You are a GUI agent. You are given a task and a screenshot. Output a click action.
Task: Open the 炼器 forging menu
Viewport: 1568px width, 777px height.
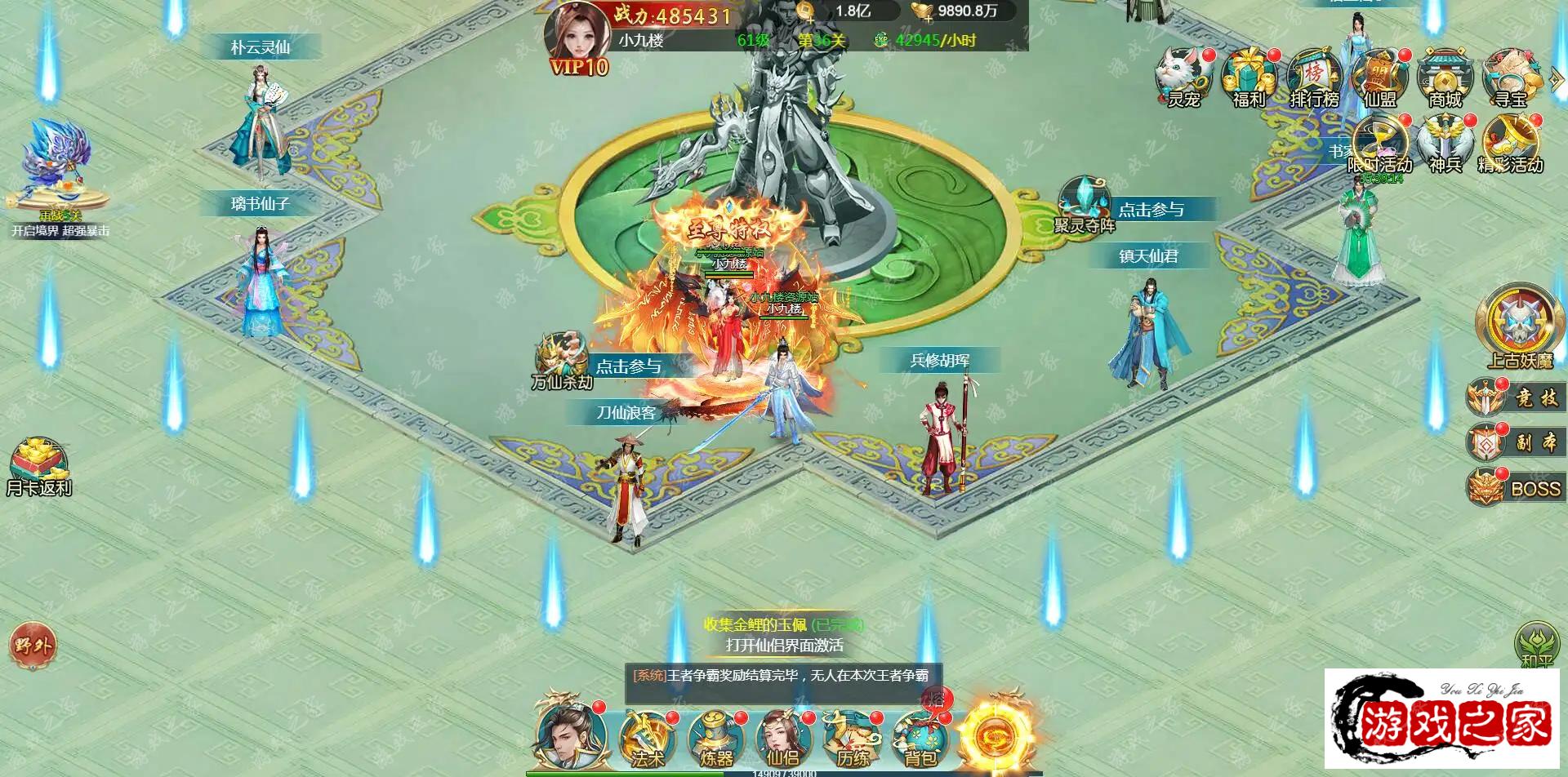(715, 737)
